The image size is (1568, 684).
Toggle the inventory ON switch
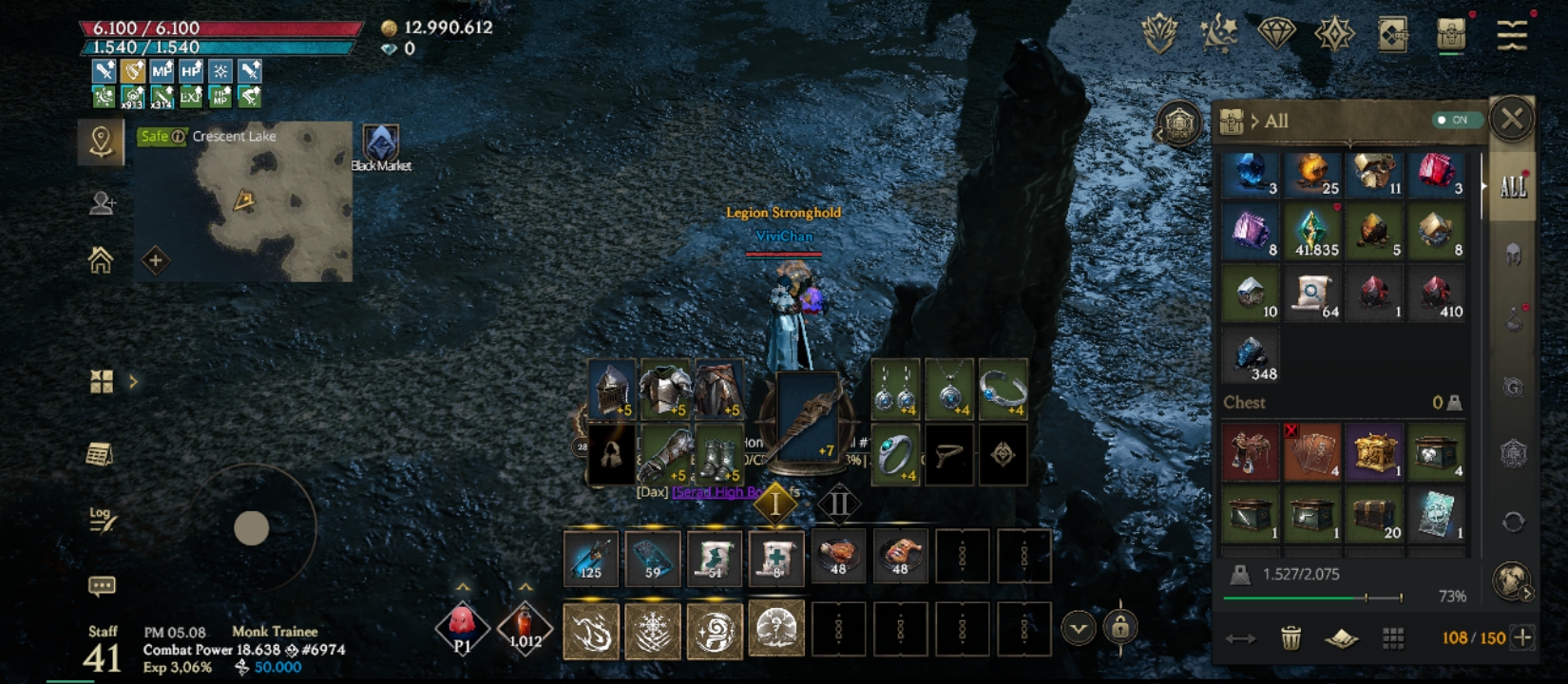tap(1454, 121)
